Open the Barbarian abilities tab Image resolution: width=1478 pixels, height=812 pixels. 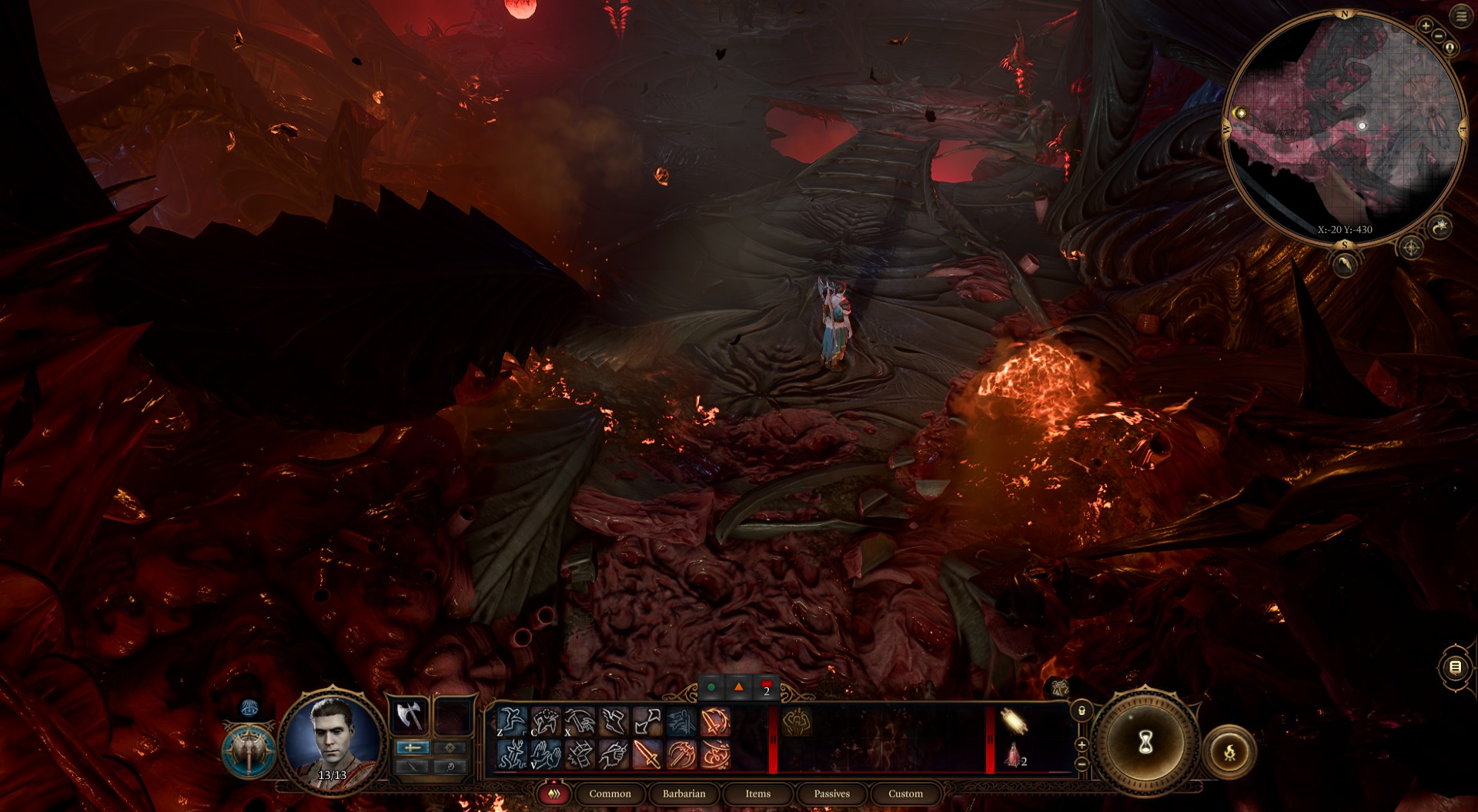point(684,794)
